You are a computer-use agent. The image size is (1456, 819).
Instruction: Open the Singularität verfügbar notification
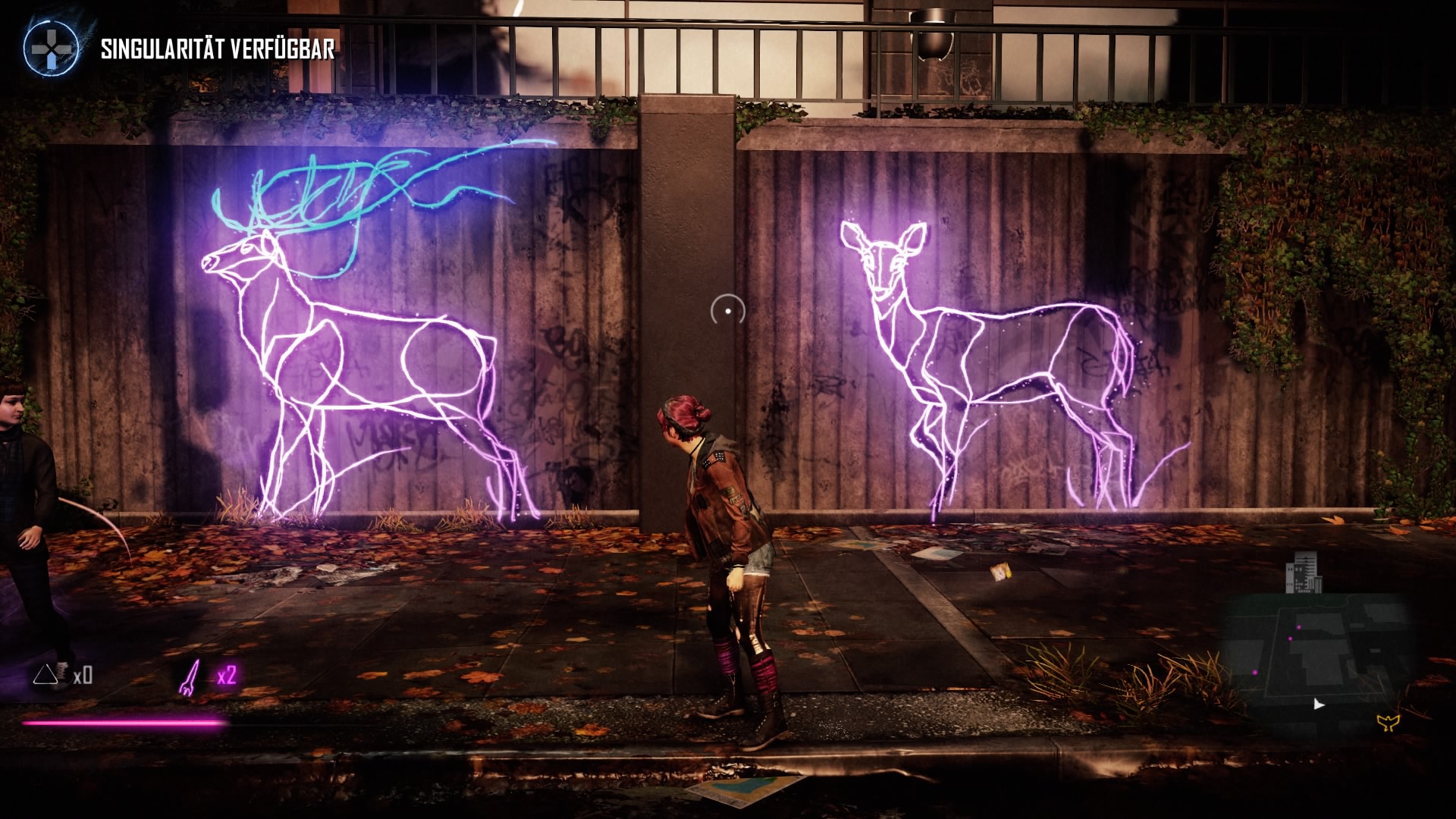pyautogui.click(x=217, y=50)
